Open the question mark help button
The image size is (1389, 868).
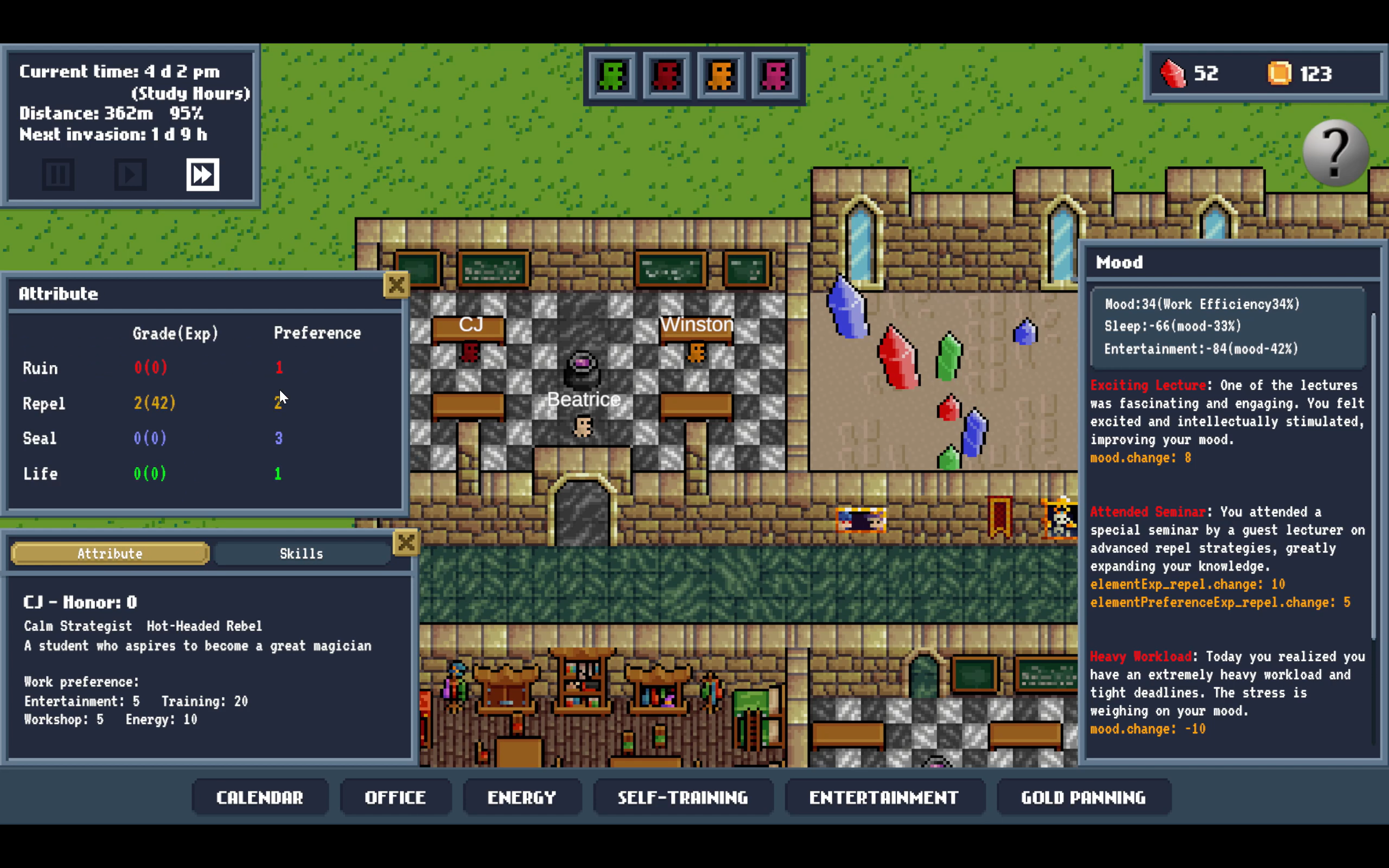pos(1336,152)
